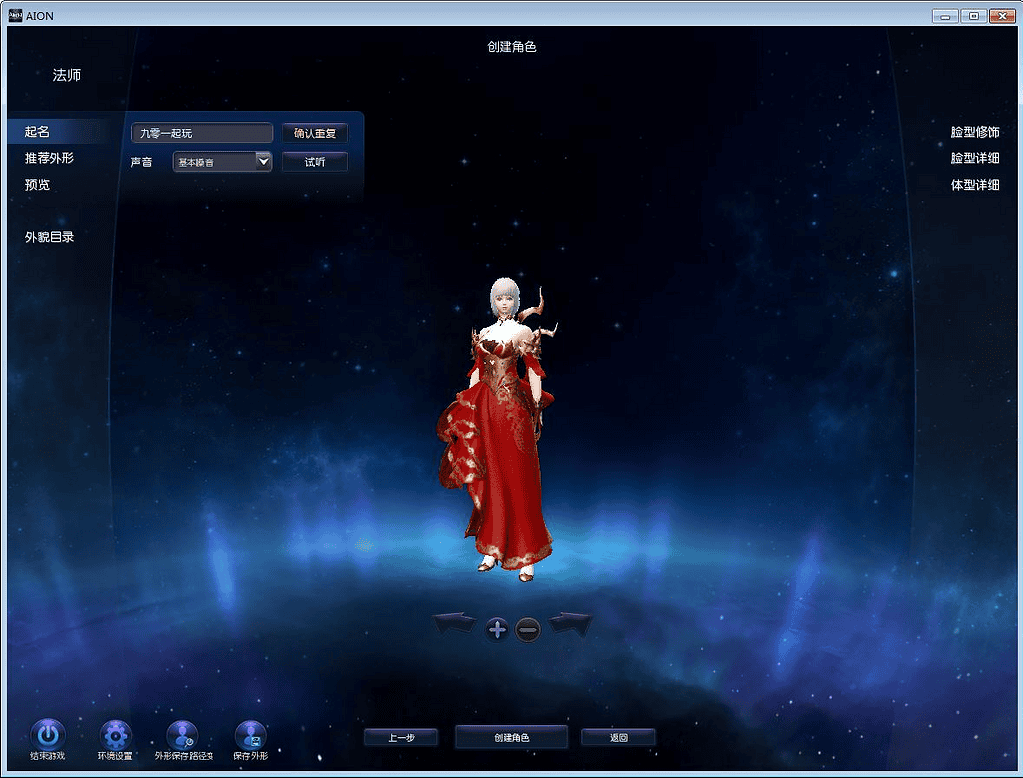Open the 声音 voice dropdown

[264, 161]
